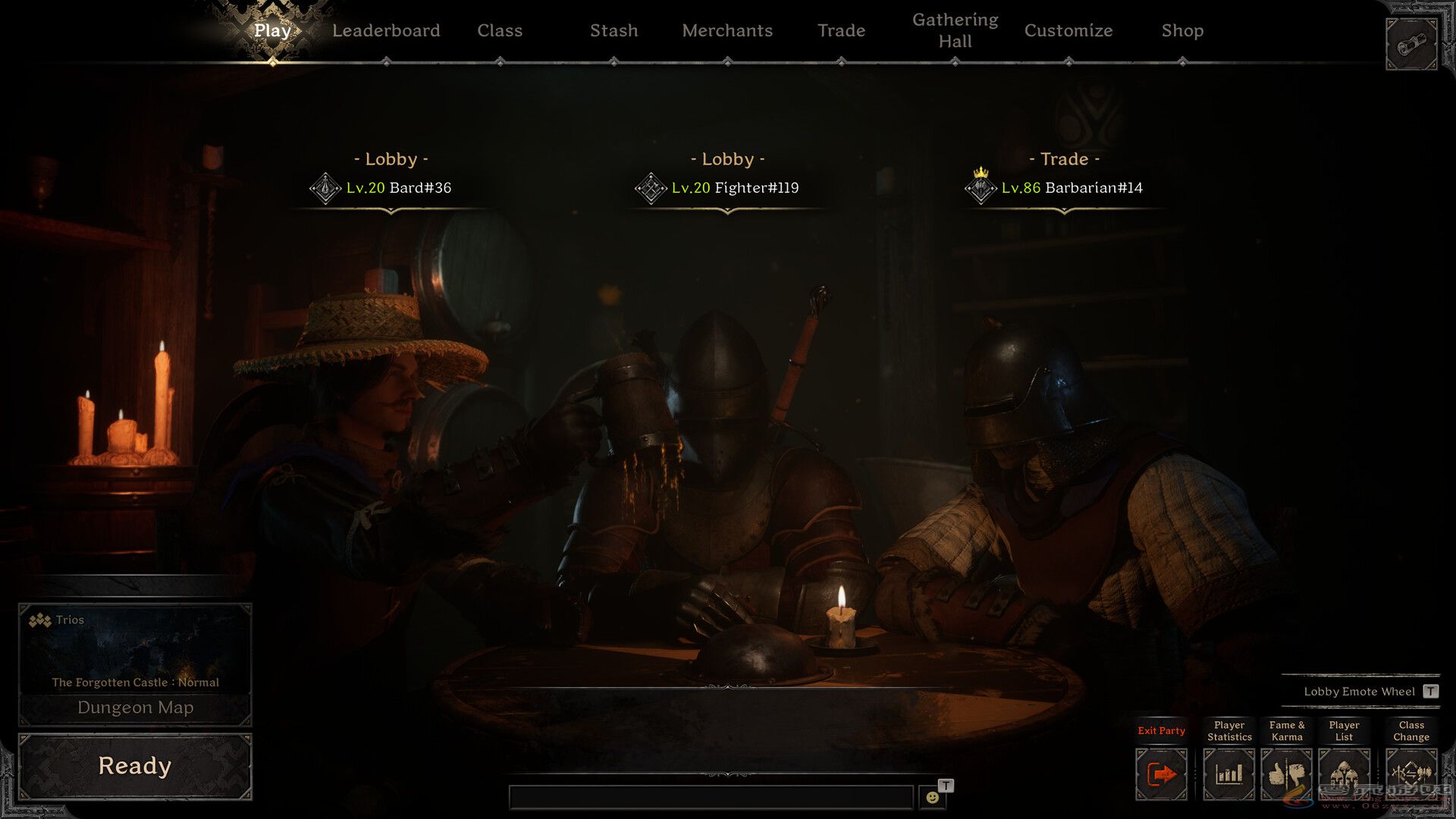This screenshot has height=819, width=1456.
Task: Select party member Bard#36 nameplate
Action: (x=398, y=187)
